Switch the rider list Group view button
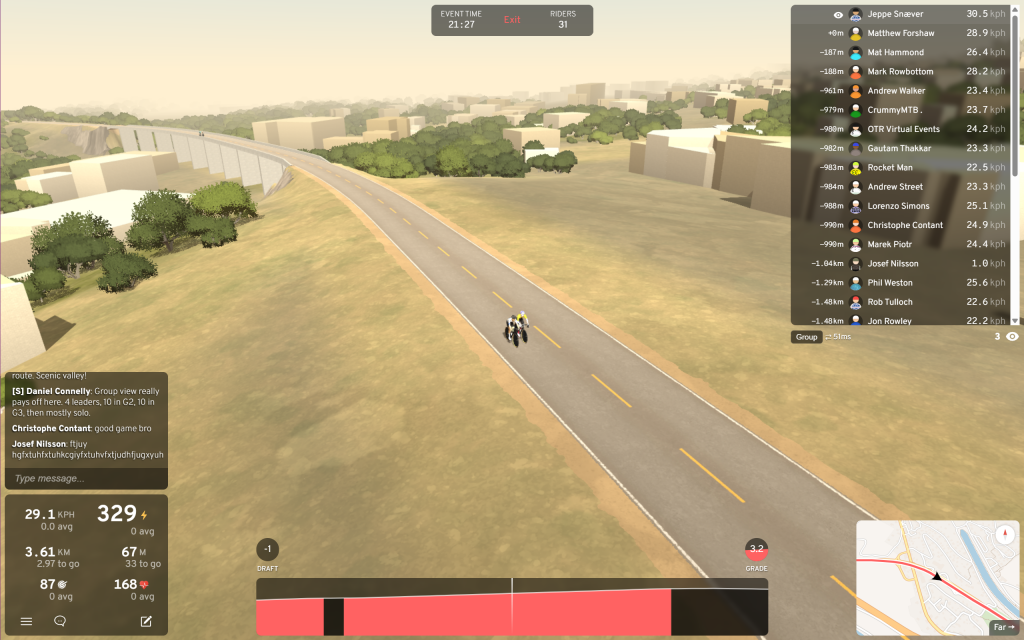This screenshot has width=1024, height=640. (806, 337)
